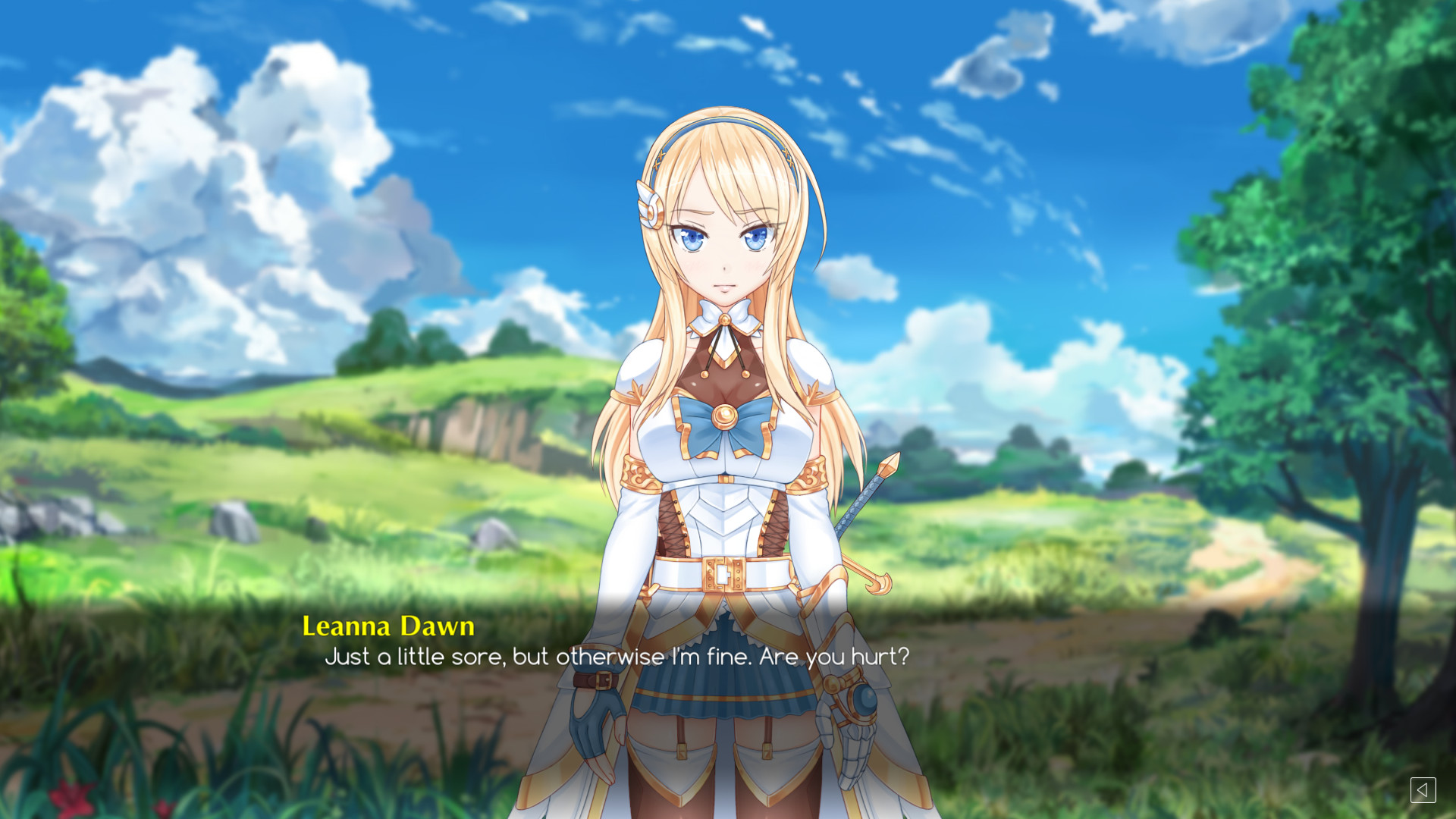This screenshot has height=819, width=1456.
Task: Click the line 'Are you hurt?'
Action: [x=834, y=658]
